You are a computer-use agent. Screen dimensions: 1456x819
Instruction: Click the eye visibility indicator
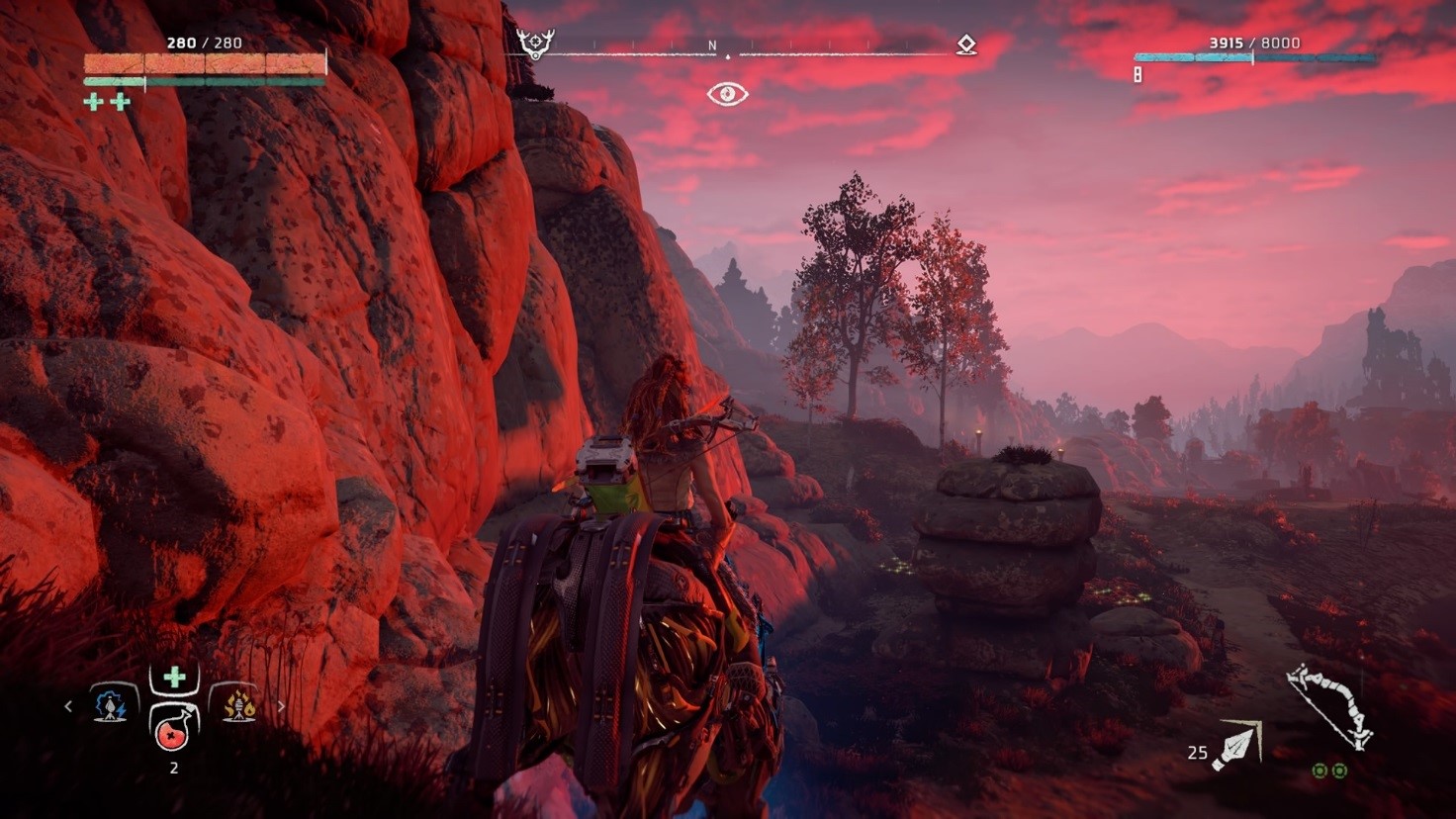[727, 94]
